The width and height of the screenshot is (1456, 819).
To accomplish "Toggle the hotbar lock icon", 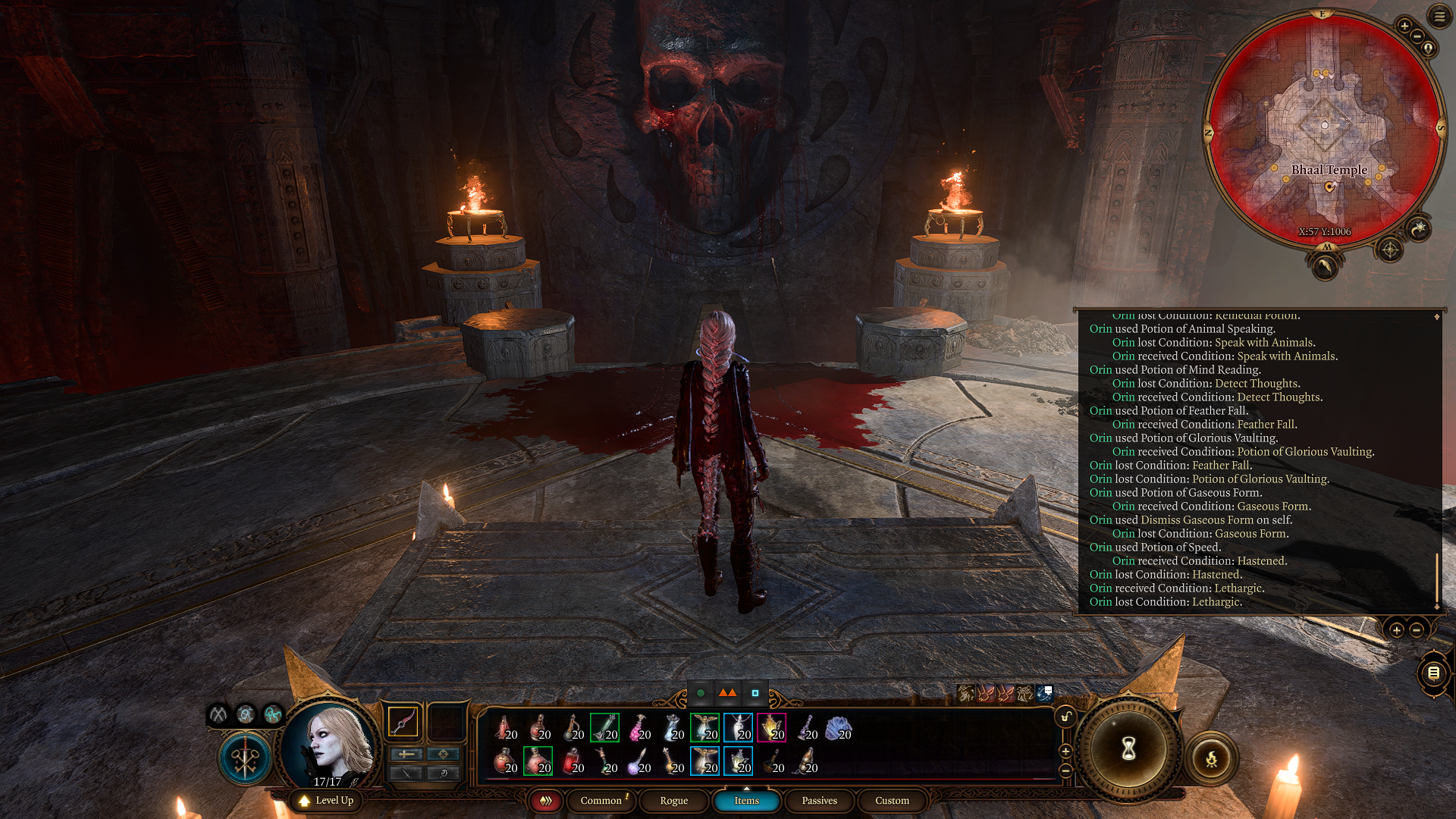I will (1065, 717).
